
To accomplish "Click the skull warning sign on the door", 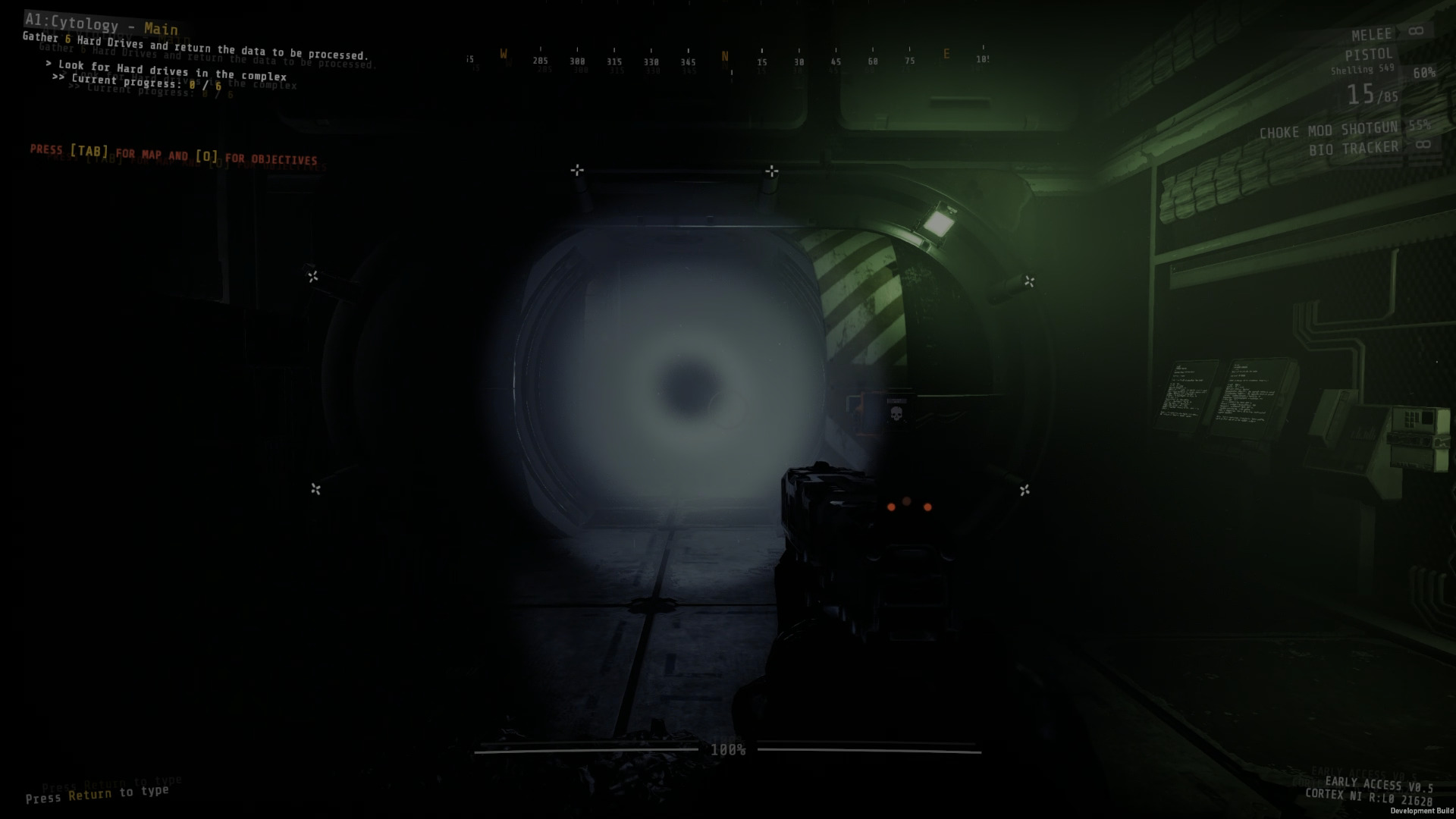I will point(895,414).
